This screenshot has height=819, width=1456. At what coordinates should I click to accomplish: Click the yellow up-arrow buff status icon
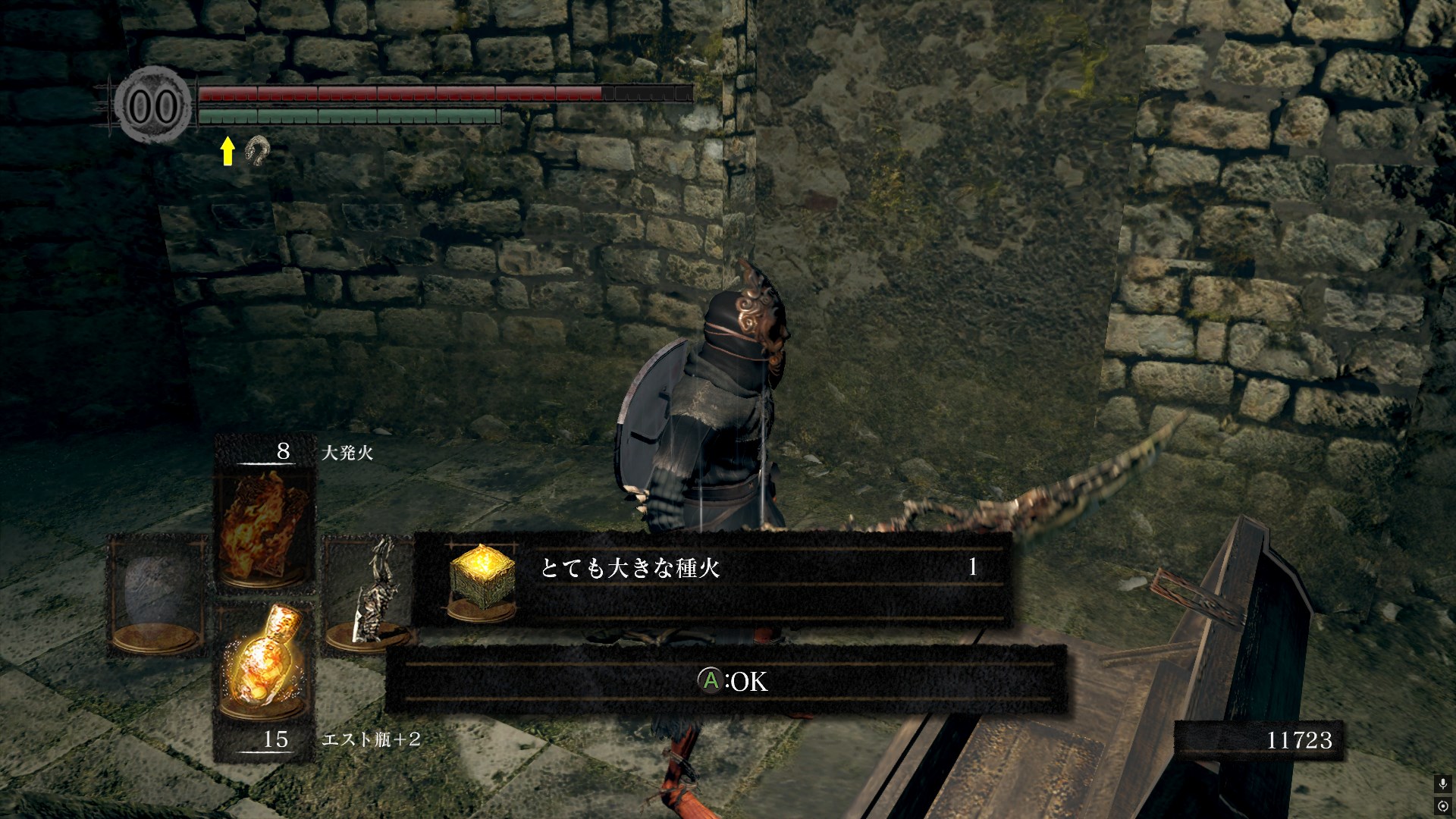[x=227, y=151]
